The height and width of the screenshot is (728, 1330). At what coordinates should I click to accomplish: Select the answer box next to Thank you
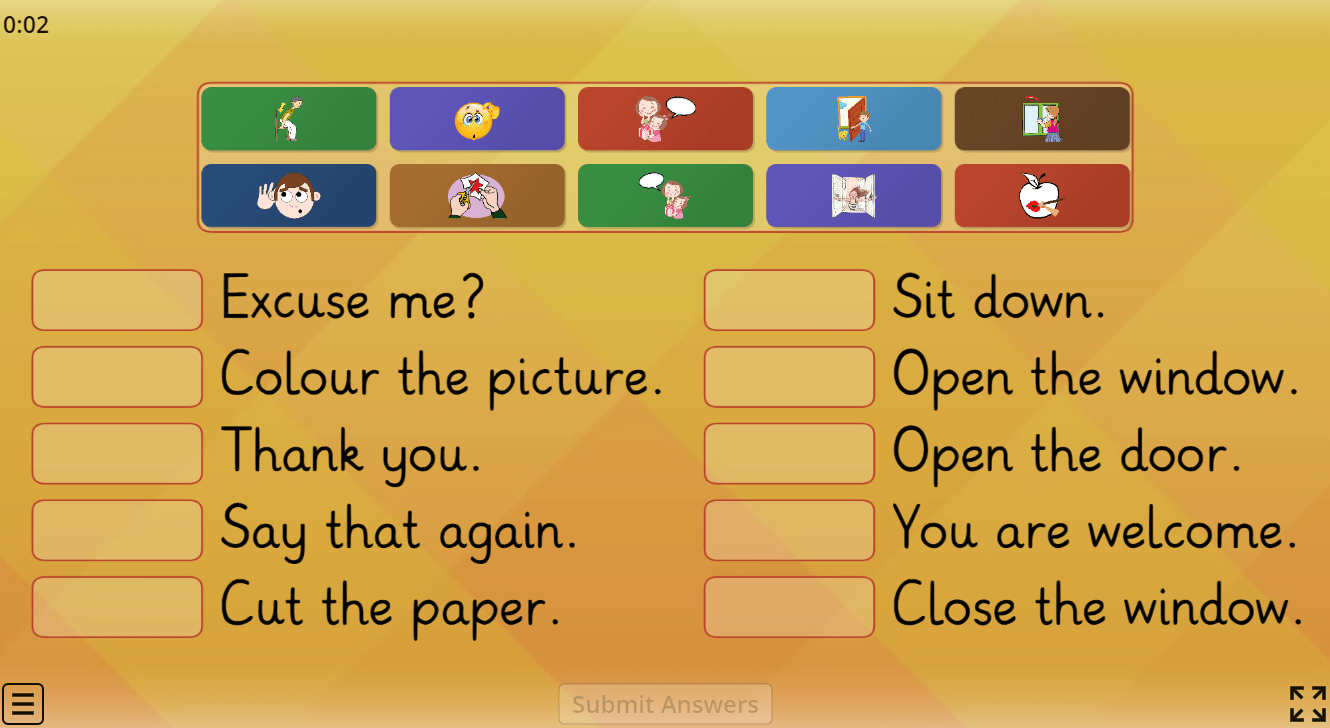[x=116, y=453]
